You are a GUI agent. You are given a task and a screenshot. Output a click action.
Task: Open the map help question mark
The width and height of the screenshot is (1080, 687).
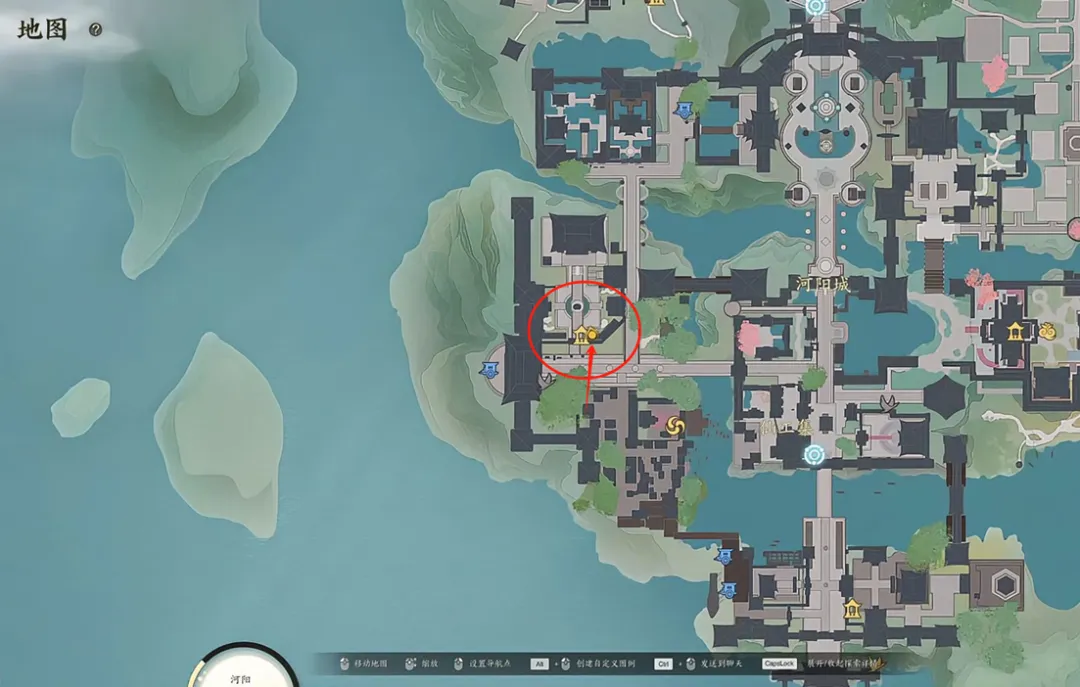[95, 30]
